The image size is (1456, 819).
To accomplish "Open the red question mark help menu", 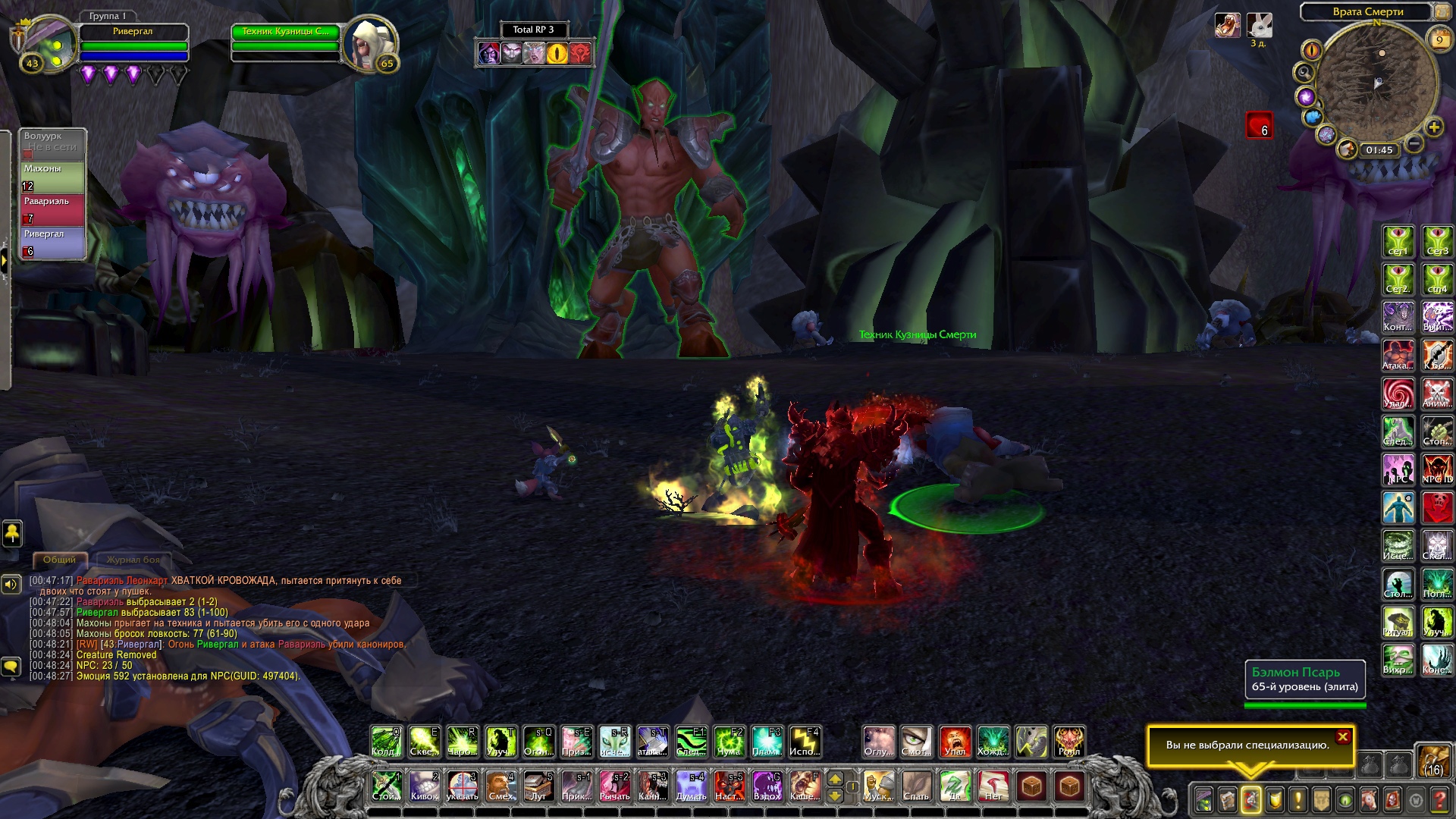I will point(1439,799).
